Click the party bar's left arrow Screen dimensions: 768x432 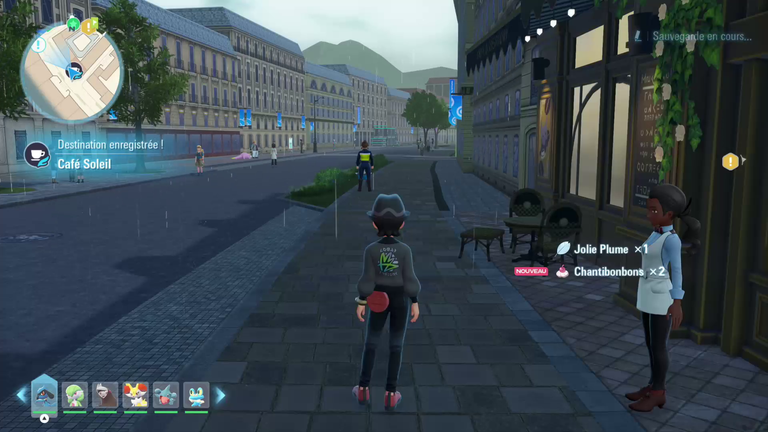(21, 396)
